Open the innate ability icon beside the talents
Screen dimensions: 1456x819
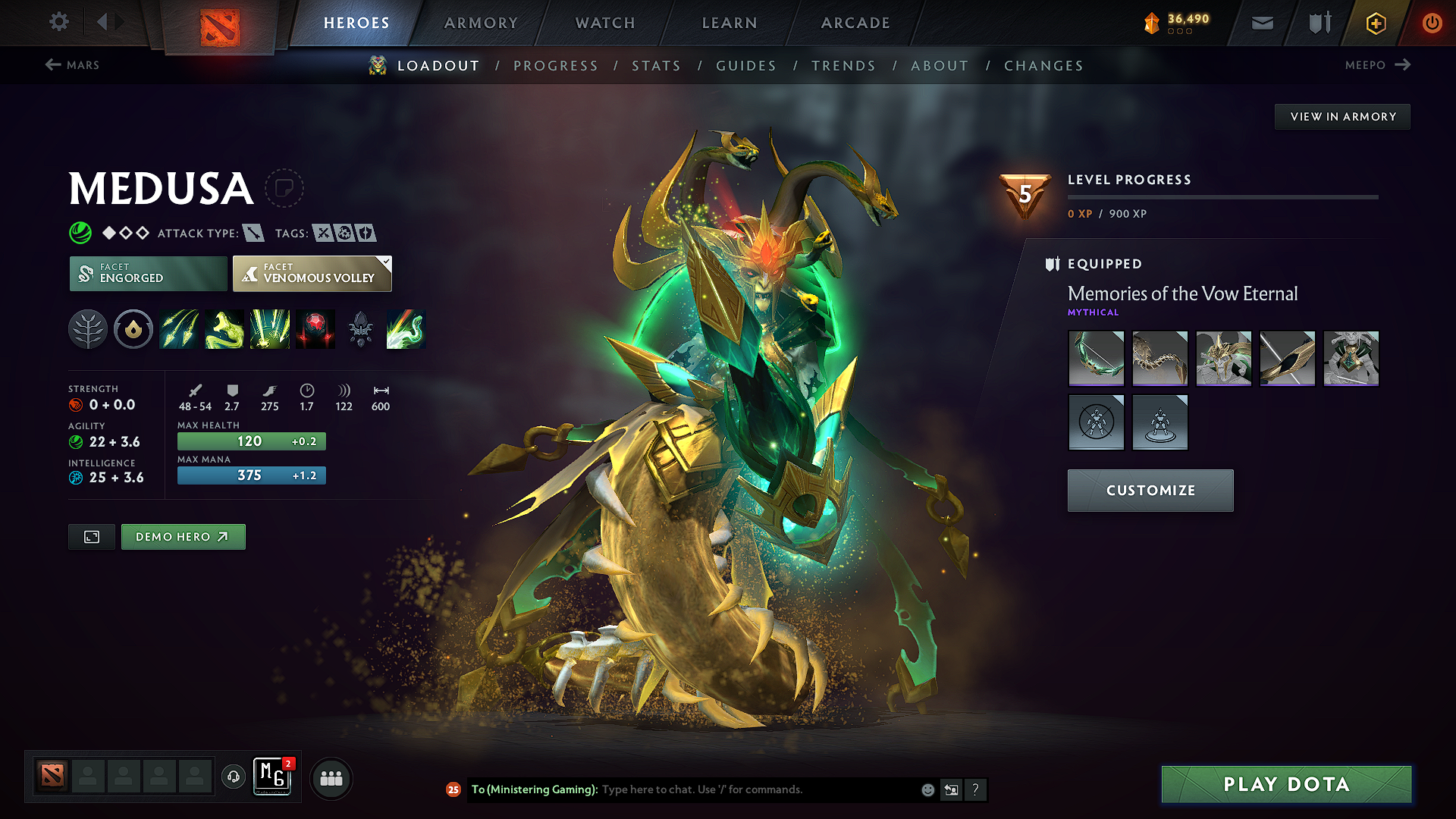[x=133, y=329]
